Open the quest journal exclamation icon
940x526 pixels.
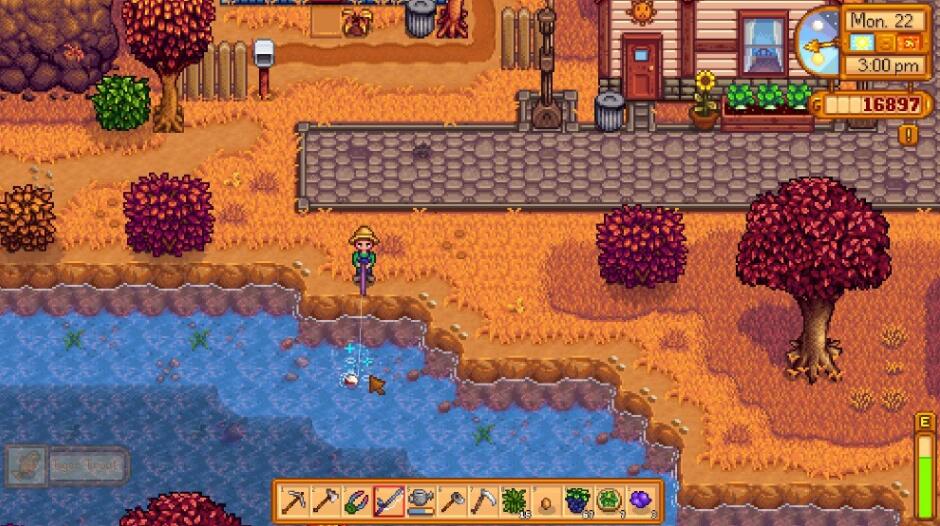click(908, 134)
